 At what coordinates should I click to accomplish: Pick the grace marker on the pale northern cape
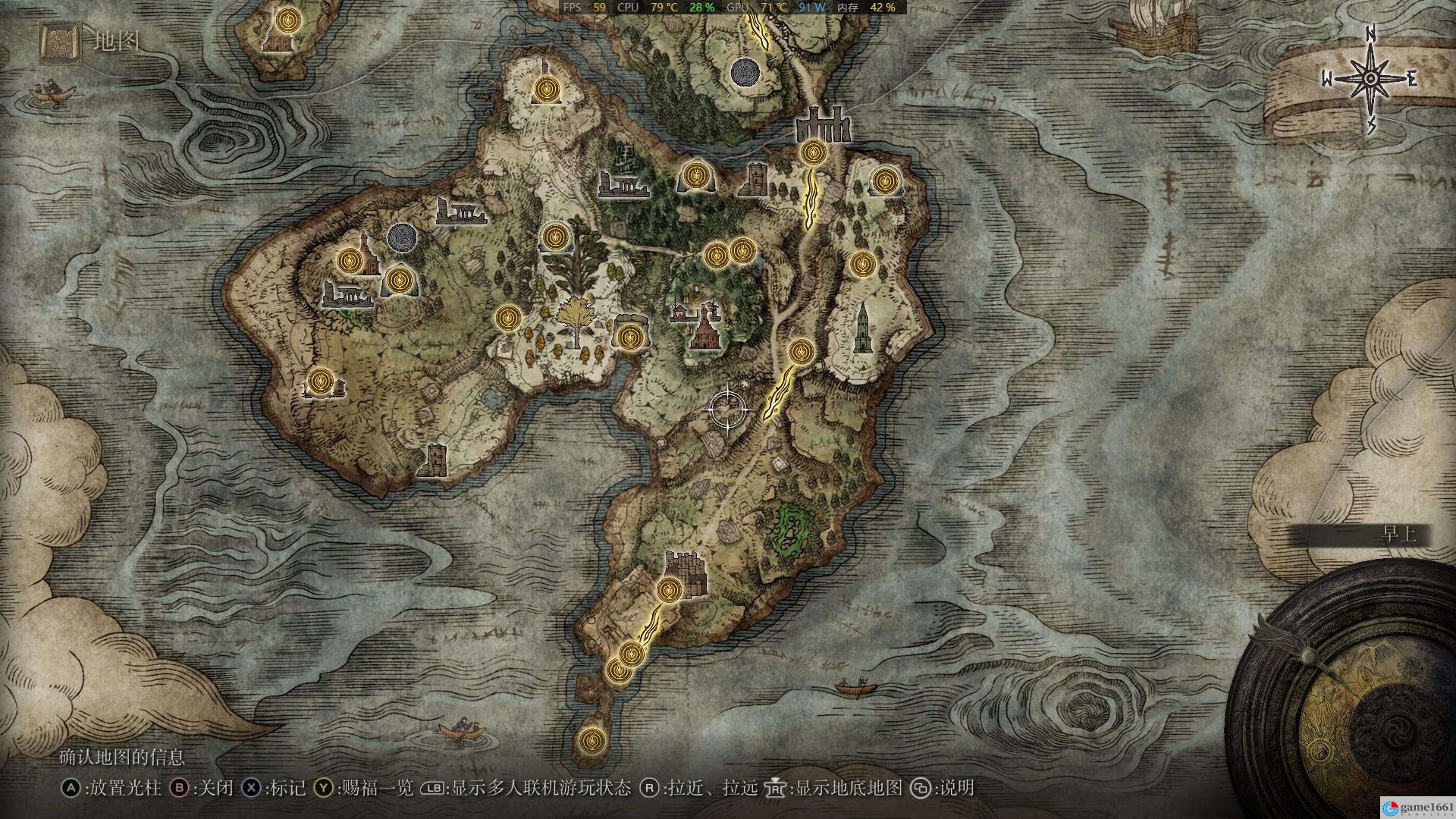click(x=544, y=90)
